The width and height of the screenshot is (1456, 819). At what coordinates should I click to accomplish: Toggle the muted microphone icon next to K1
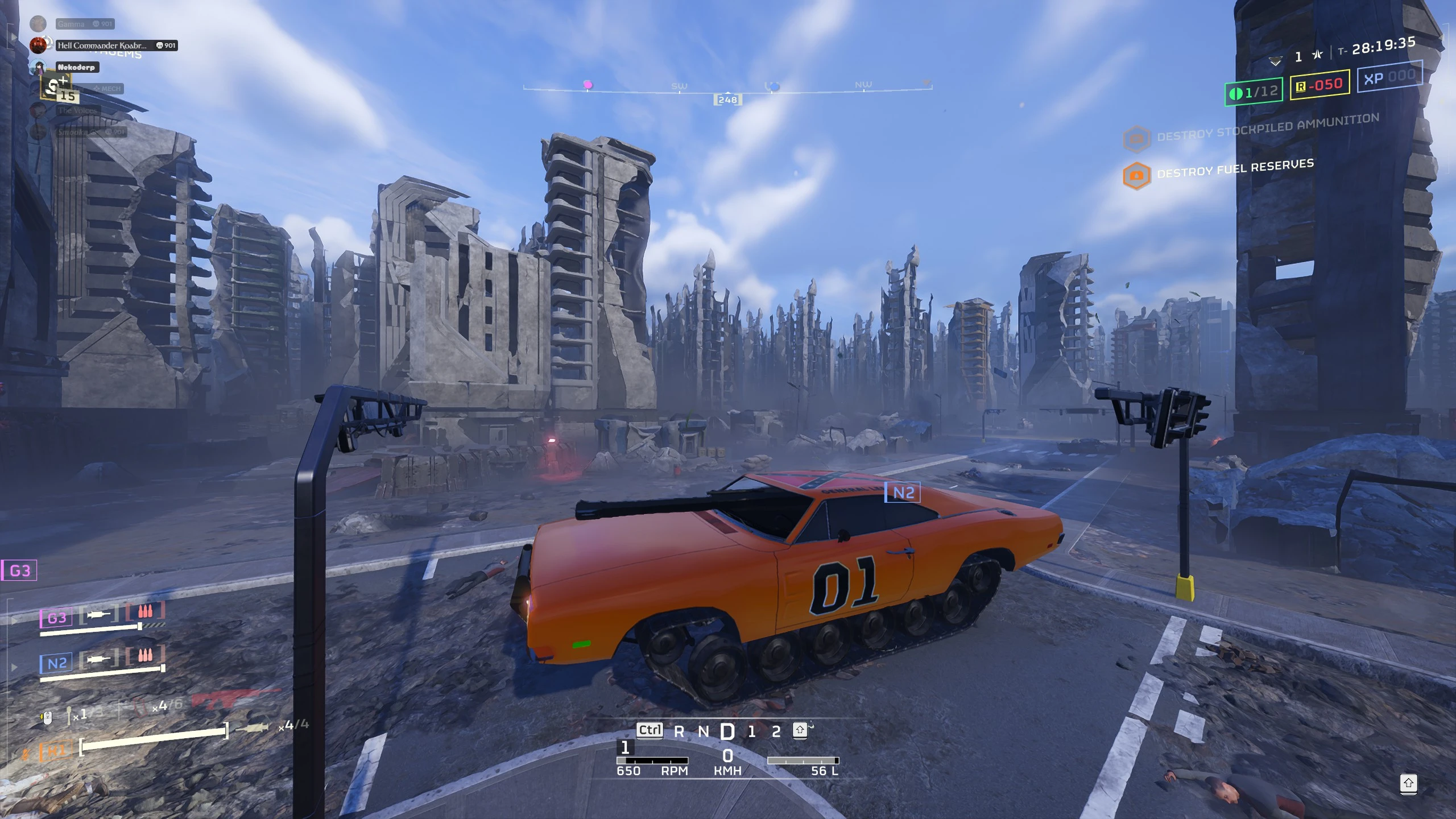click(x=25, y=753)
